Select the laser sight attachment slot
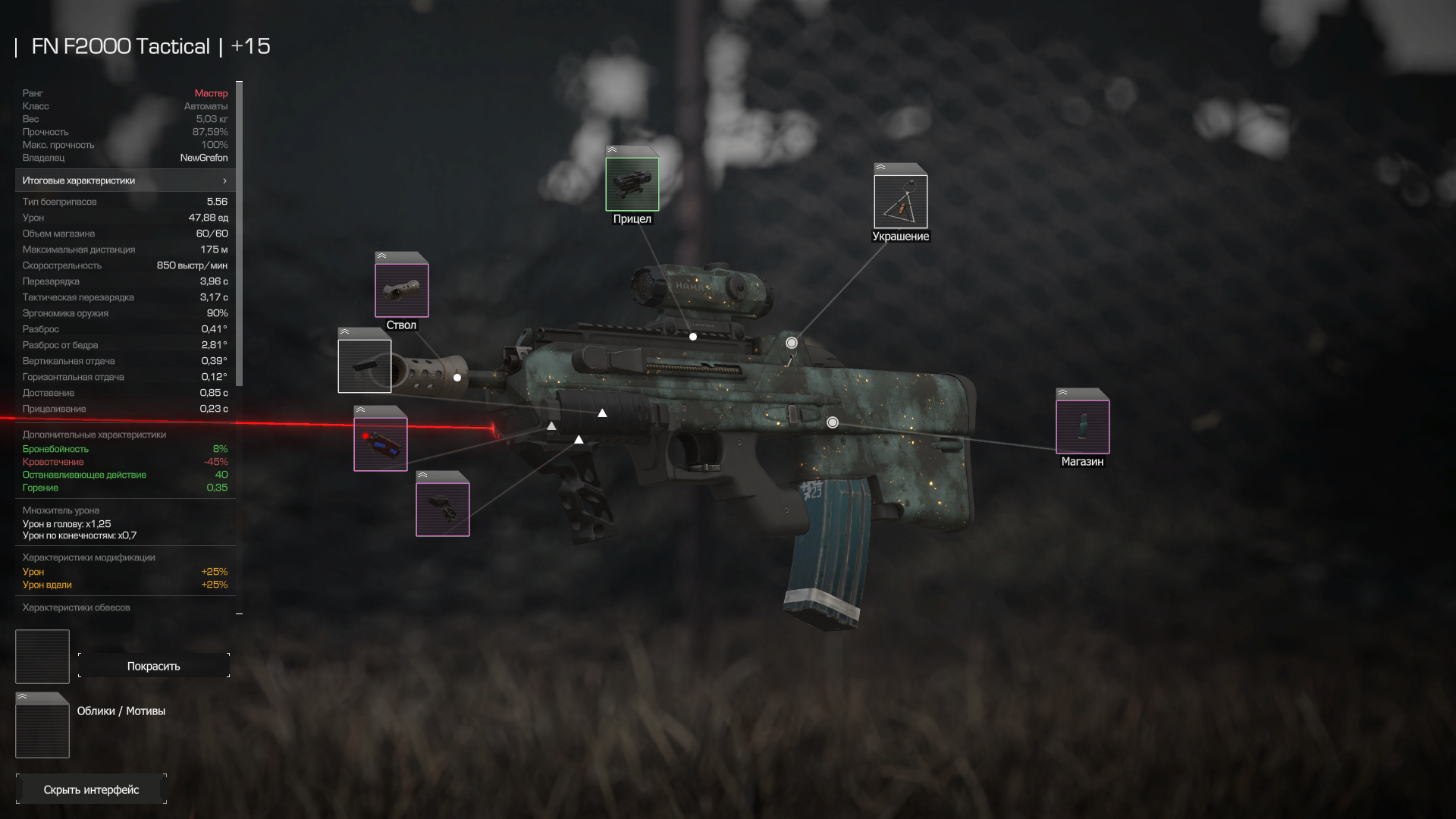 (381, 444)
